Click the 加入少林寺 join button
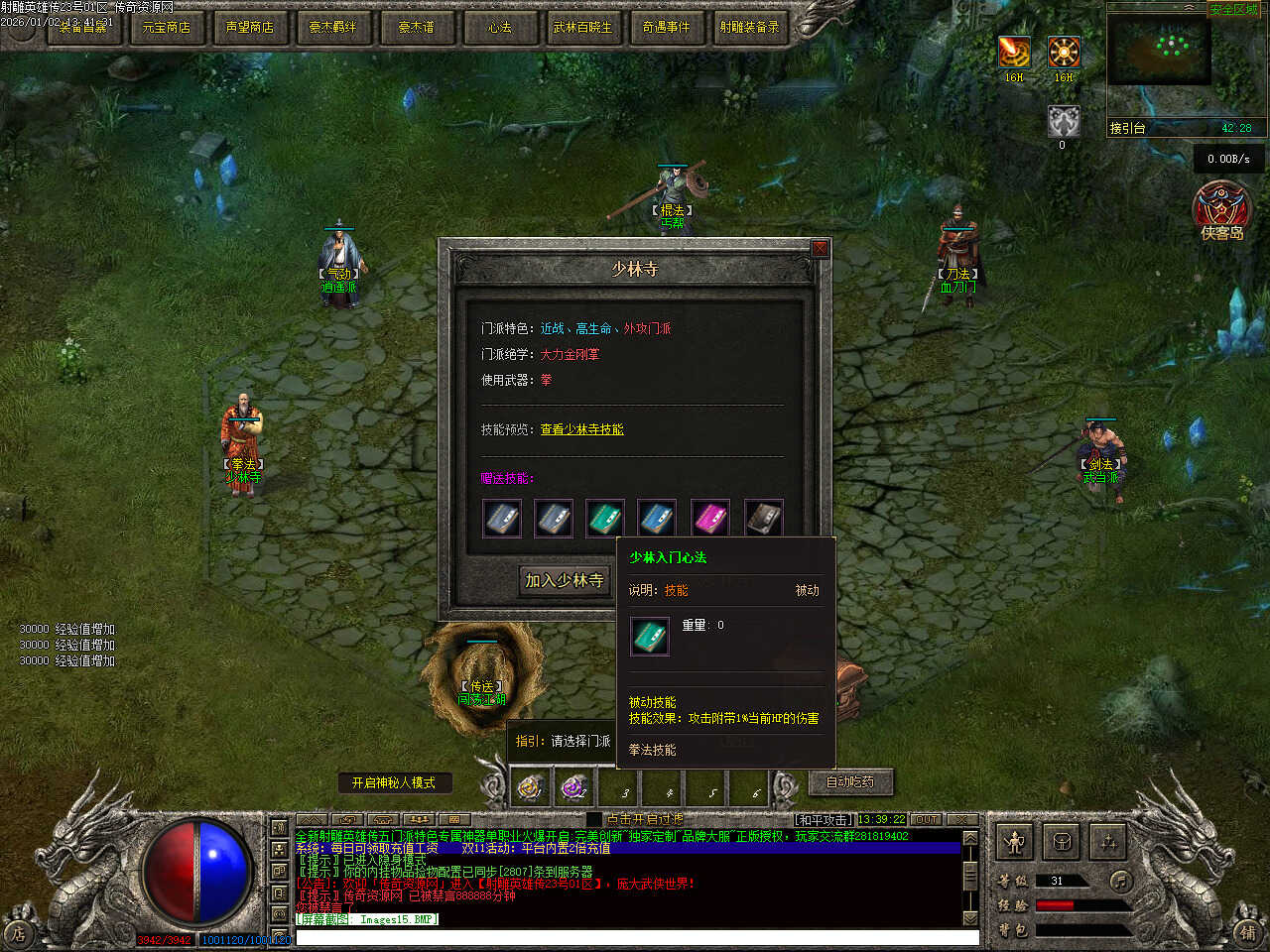Image resolution: width=1270 pixels, height=952 pixels. pos(564,580)
